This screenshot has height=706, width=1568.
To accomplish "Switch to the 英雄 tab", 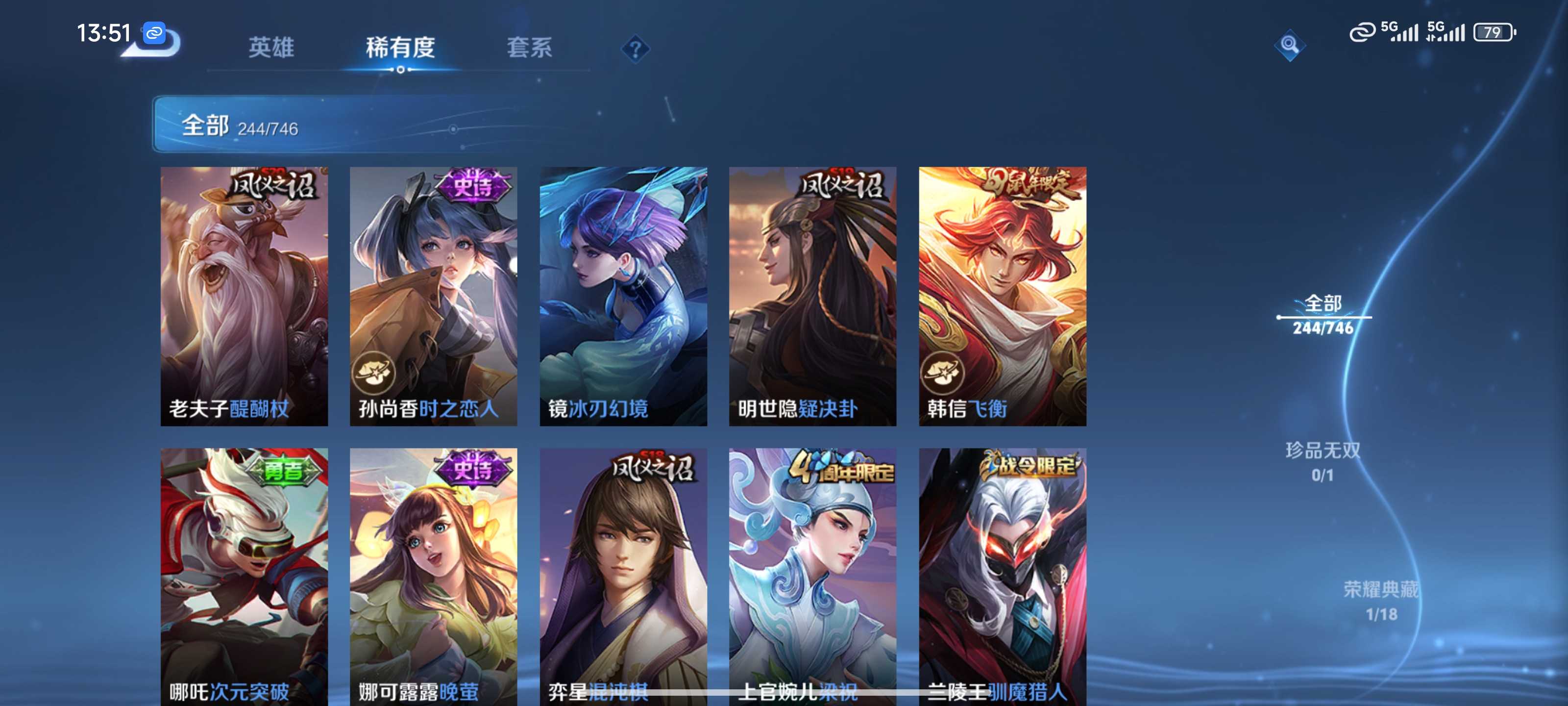I will click(x=271, y=48).
